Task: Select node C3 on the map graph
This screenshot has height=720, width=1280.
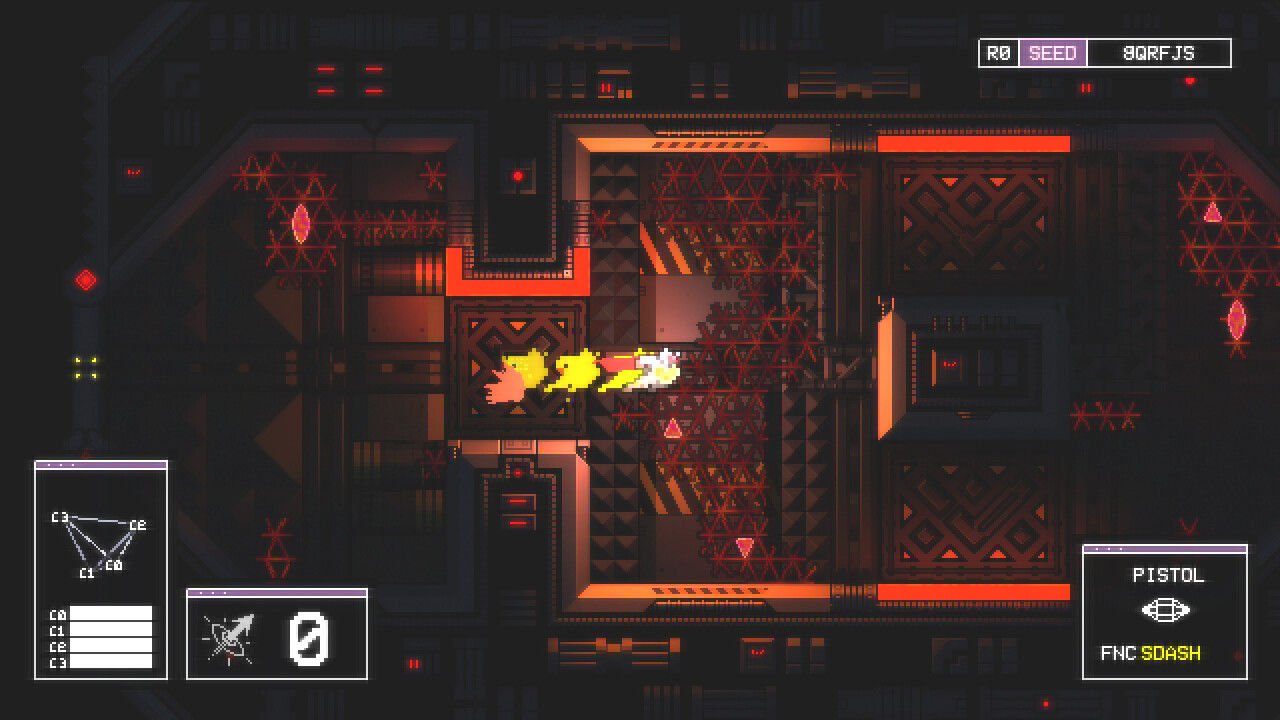Action: [59, 518]
